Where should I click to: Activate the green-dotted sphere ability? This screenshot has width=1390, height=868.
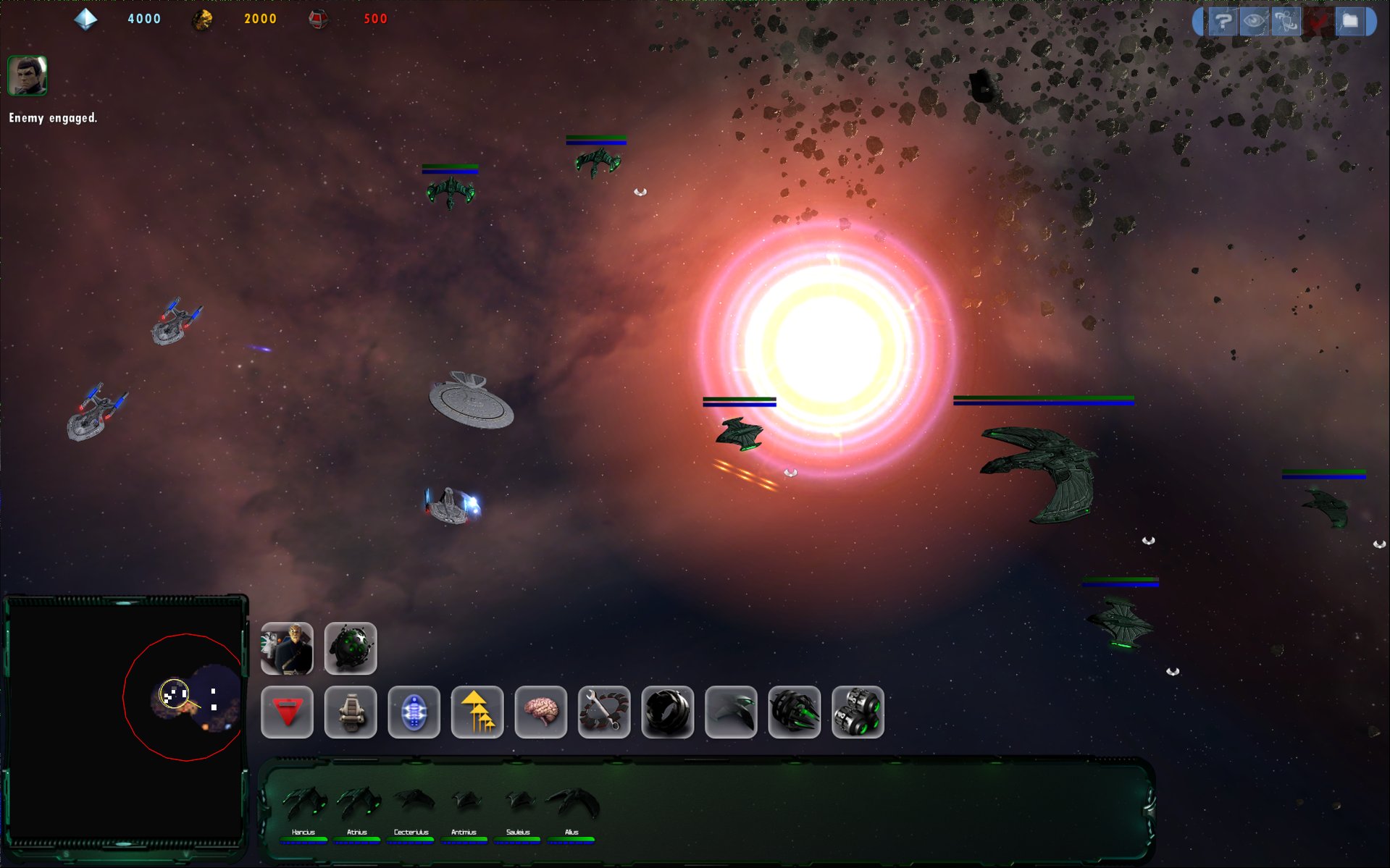pos(351,648)
